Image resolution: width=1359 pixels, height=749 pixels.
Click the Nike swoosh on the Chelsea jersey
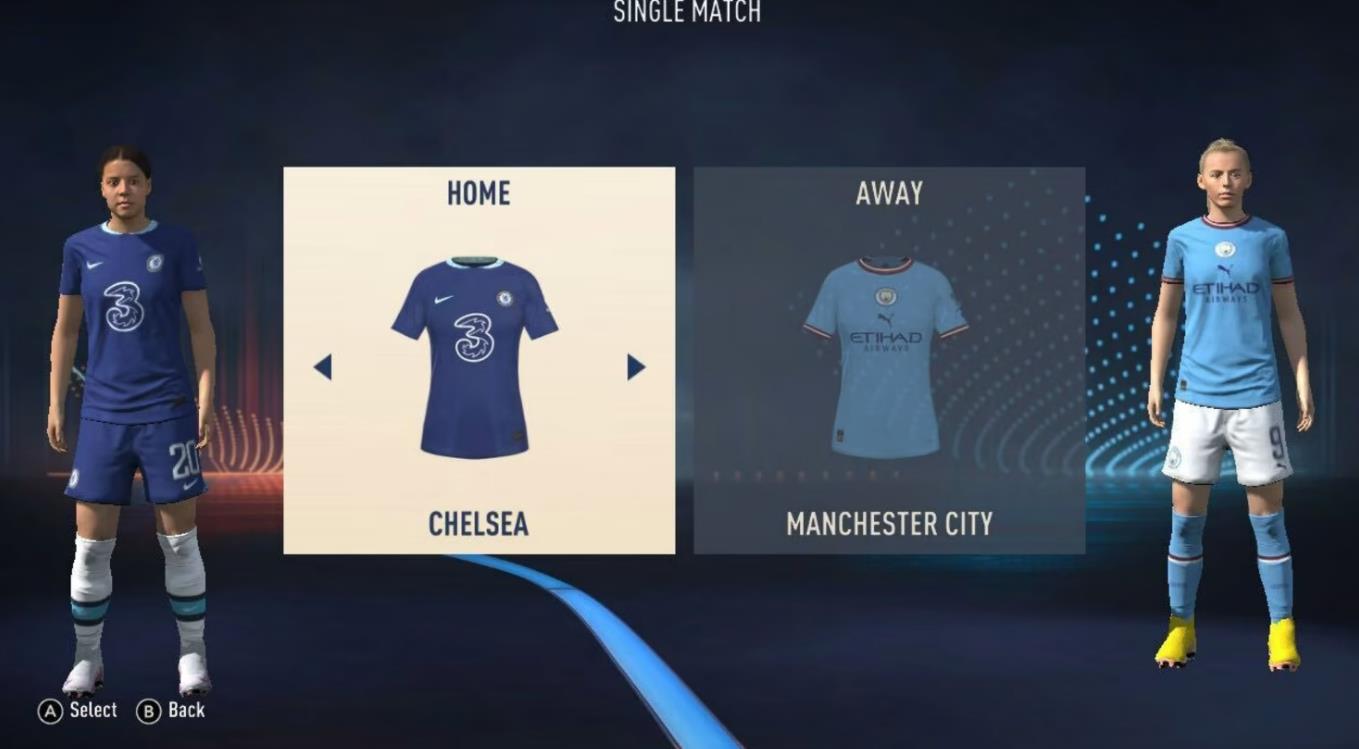441,298
